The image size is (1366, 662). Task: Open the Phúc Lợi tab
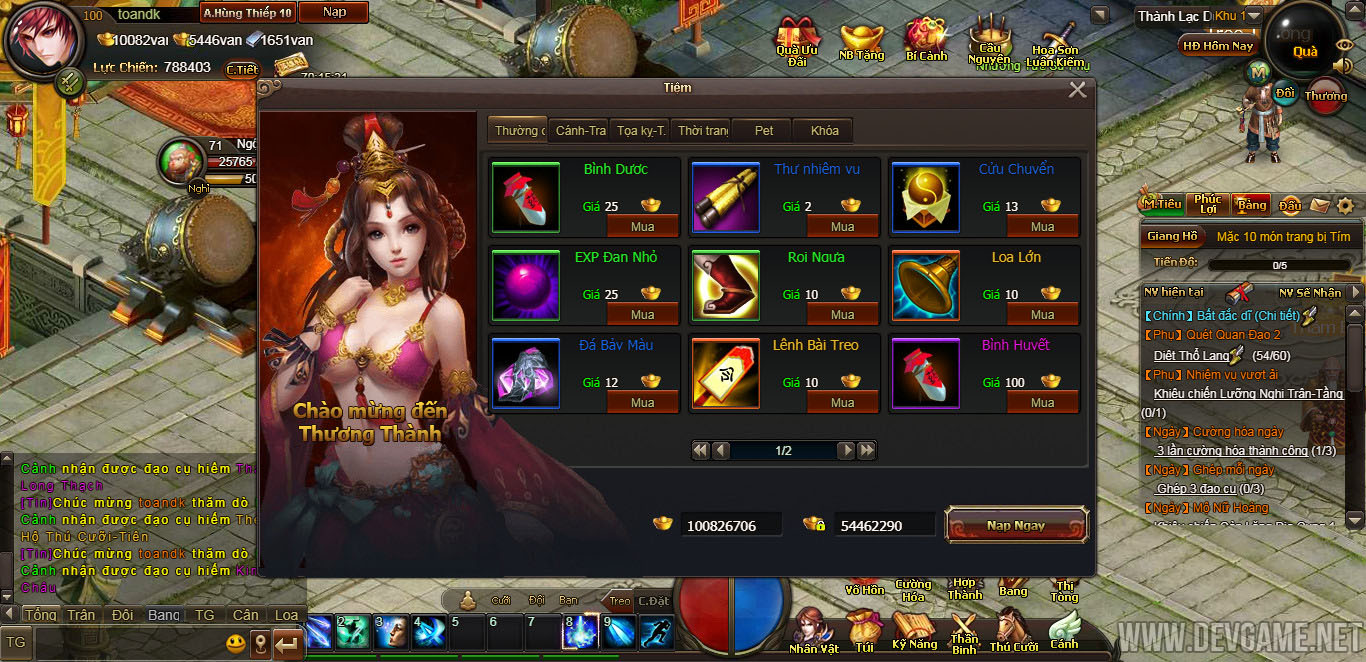tap(1207, 204)
